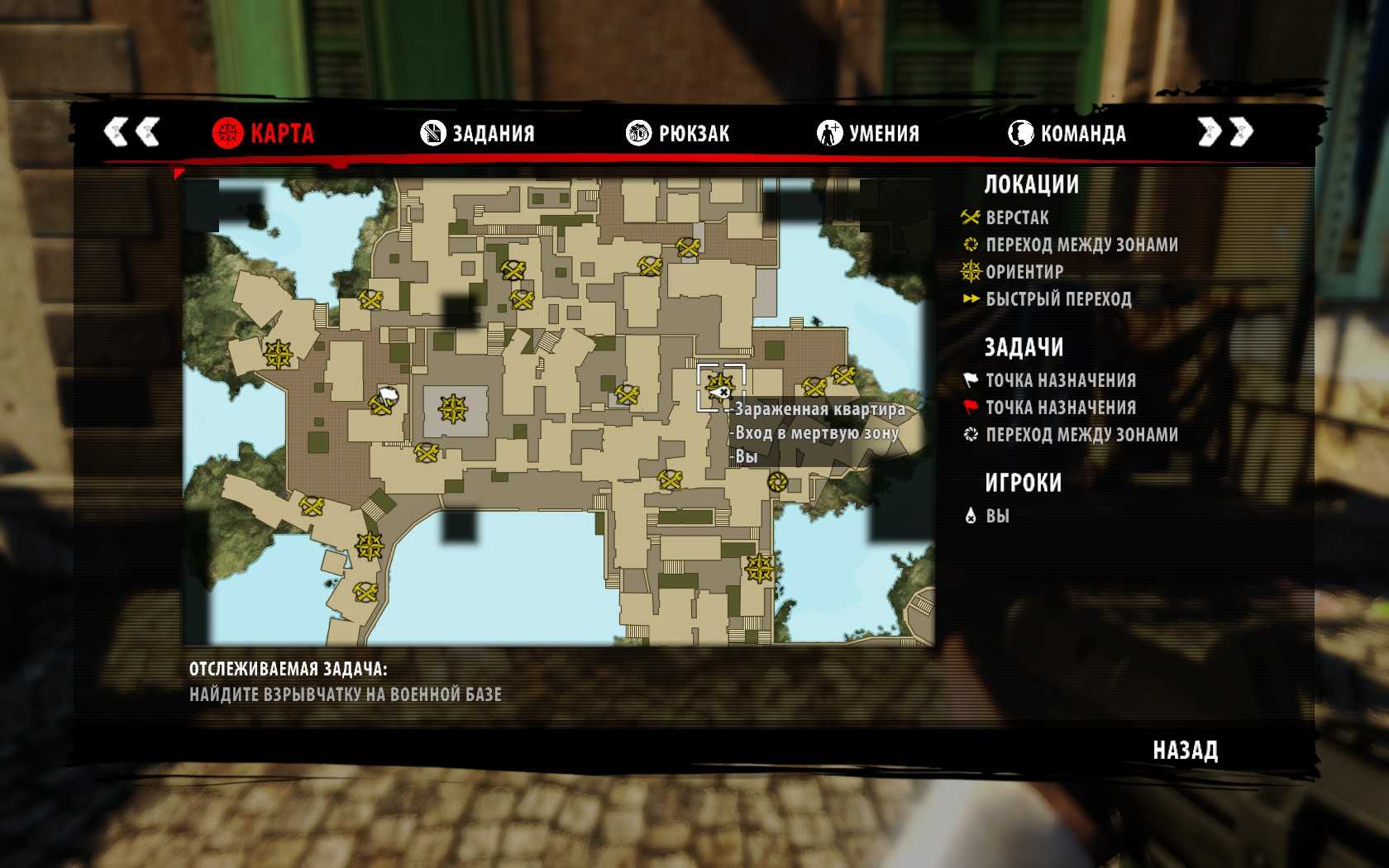Open the Рюкзак tab
Viewport: 1389px width, 868px height.
click(x=678, y=133)
